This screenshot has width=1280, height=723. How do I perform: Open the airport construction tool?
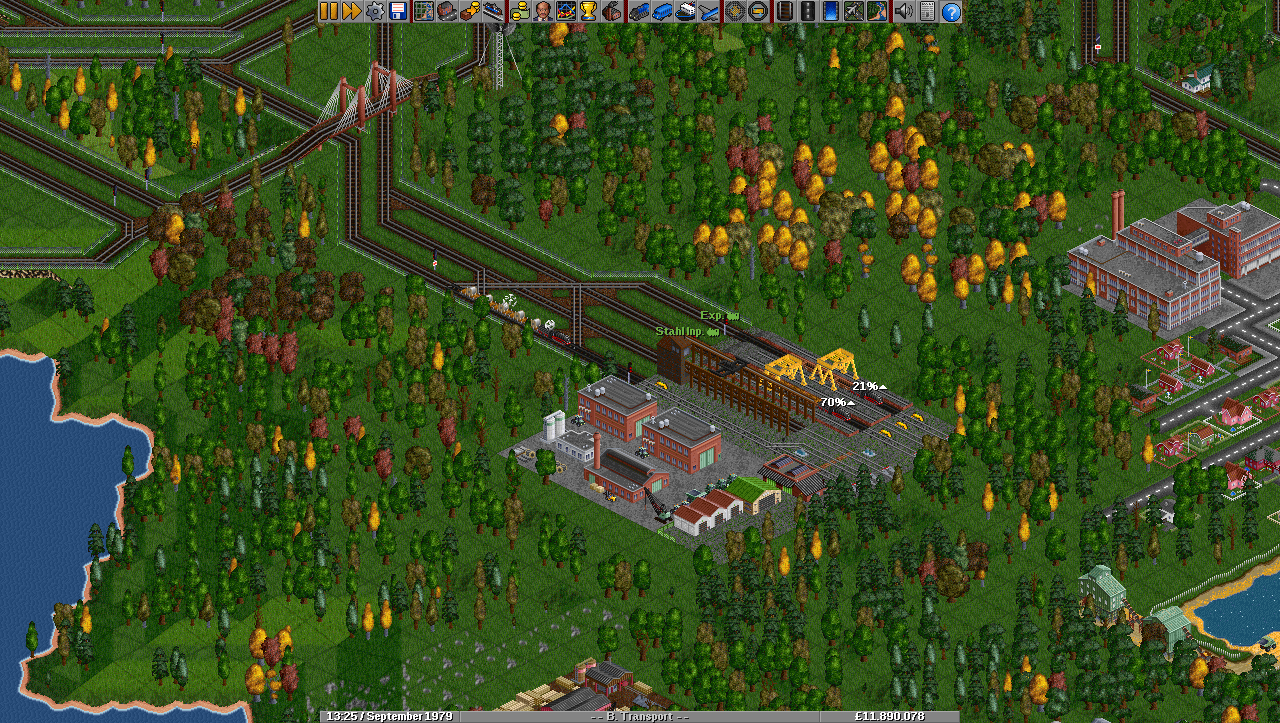[853, 11]
